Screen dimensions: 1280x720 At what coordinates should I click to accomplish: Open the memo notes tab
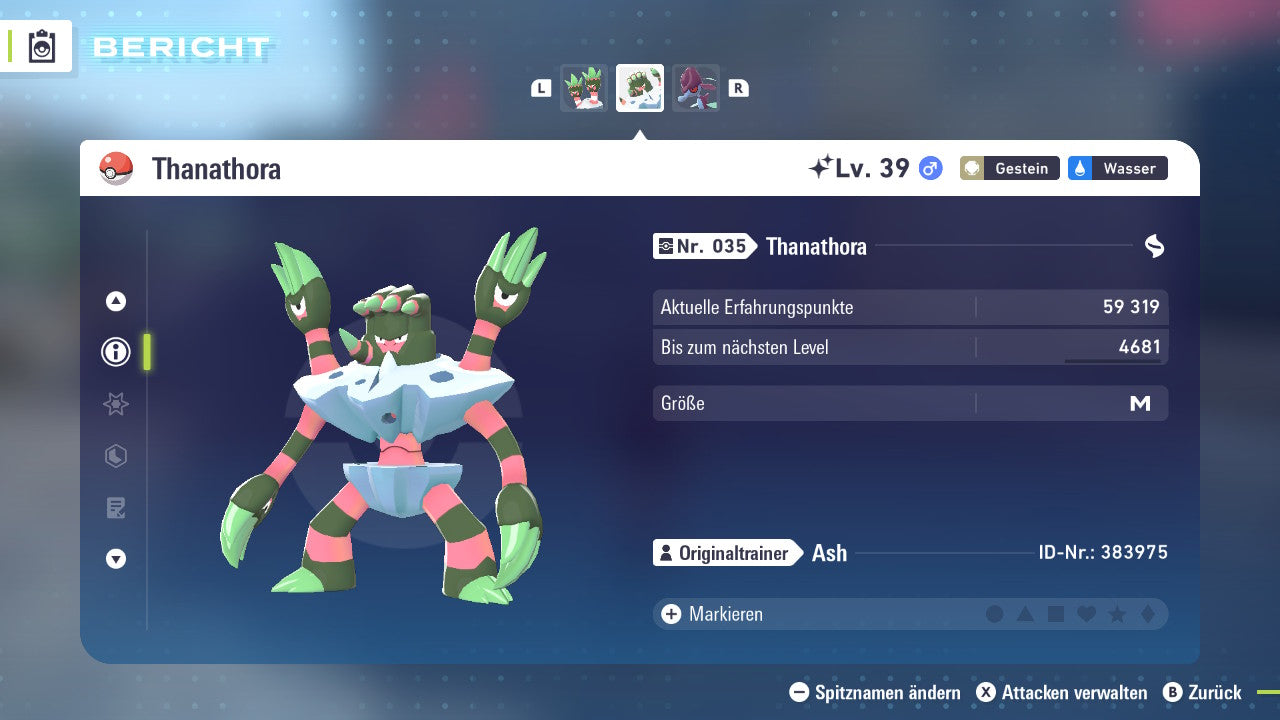pos(116,508)
